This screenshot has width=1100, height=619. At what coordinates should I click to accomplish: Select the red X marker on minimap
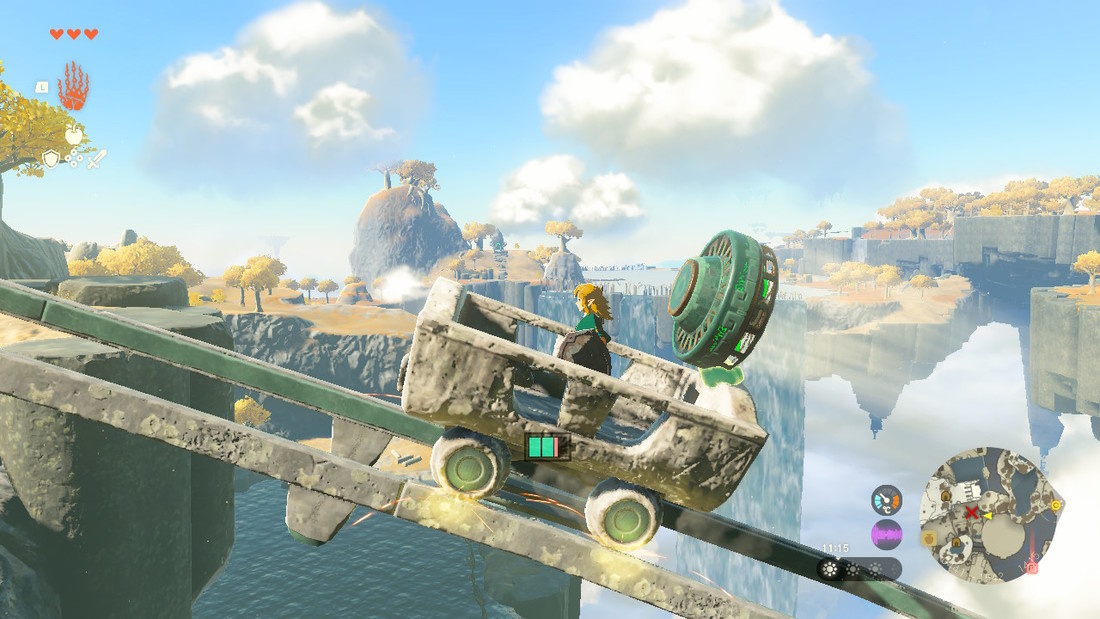pos(970,513)
